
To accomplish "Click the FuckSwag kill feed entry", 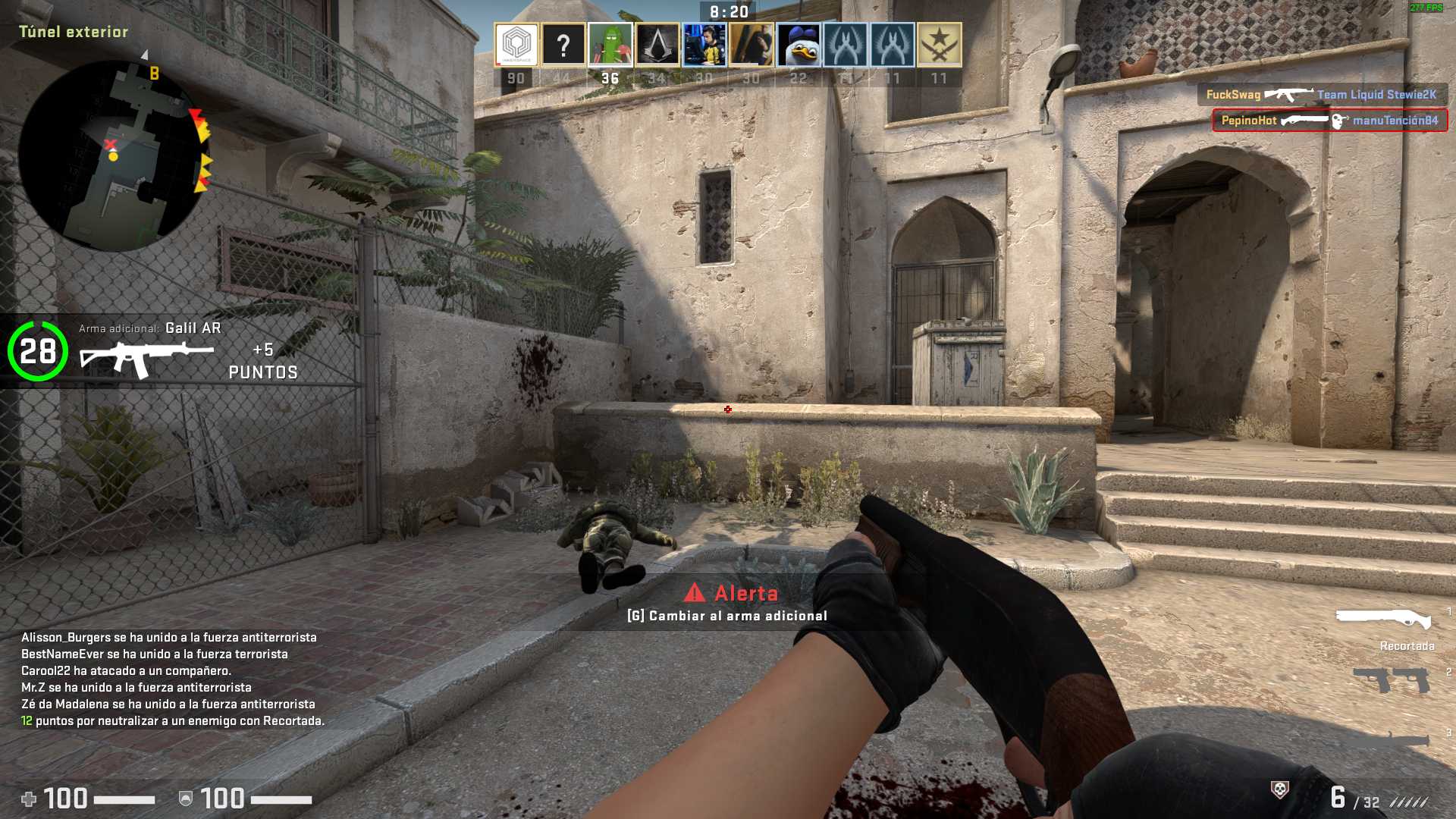I will [x=1321, y=95].
